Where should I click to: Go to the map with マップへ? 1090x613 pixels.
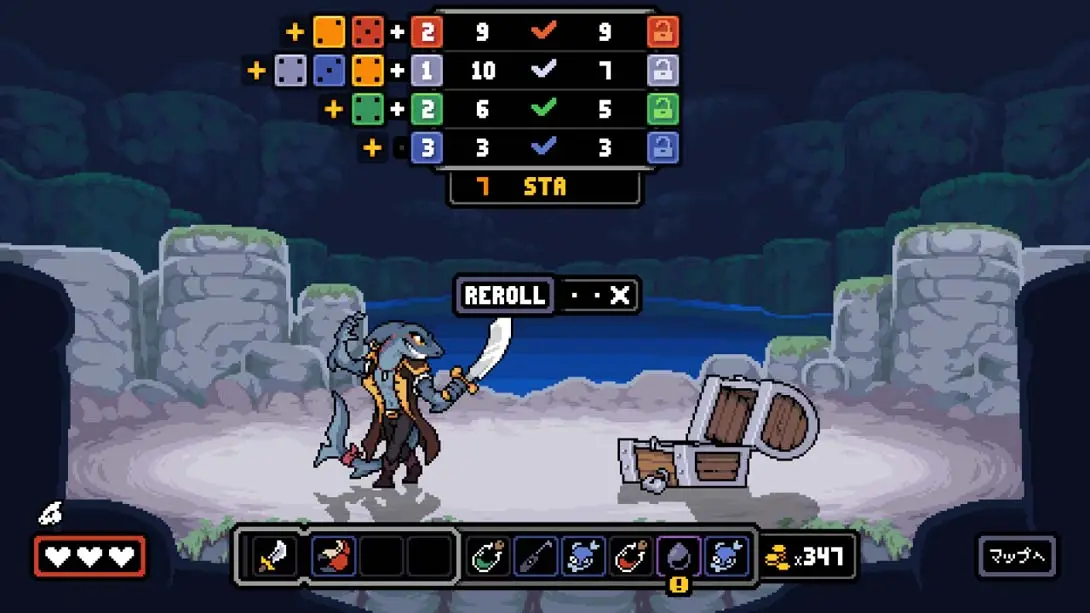(1016, 557)
